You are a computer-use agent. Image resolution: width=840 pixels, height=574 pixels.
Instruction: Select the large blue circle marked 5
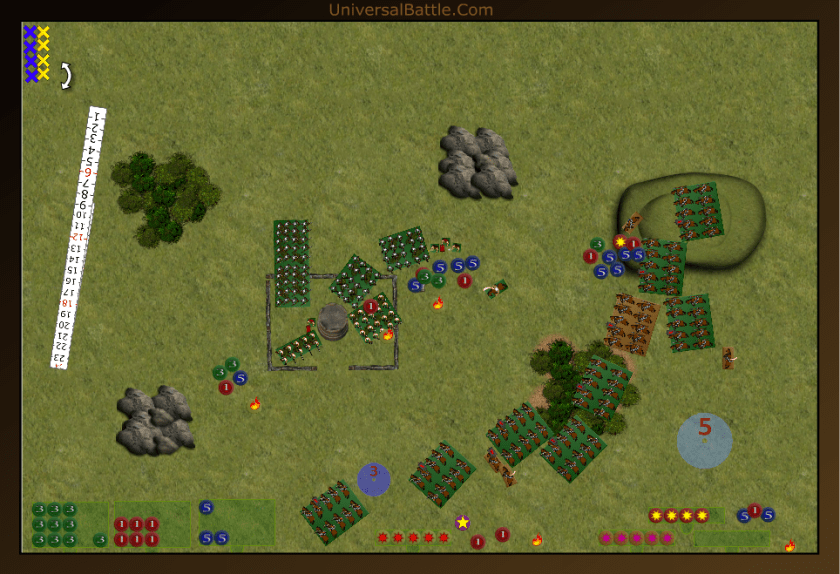[x=704, y=440]
